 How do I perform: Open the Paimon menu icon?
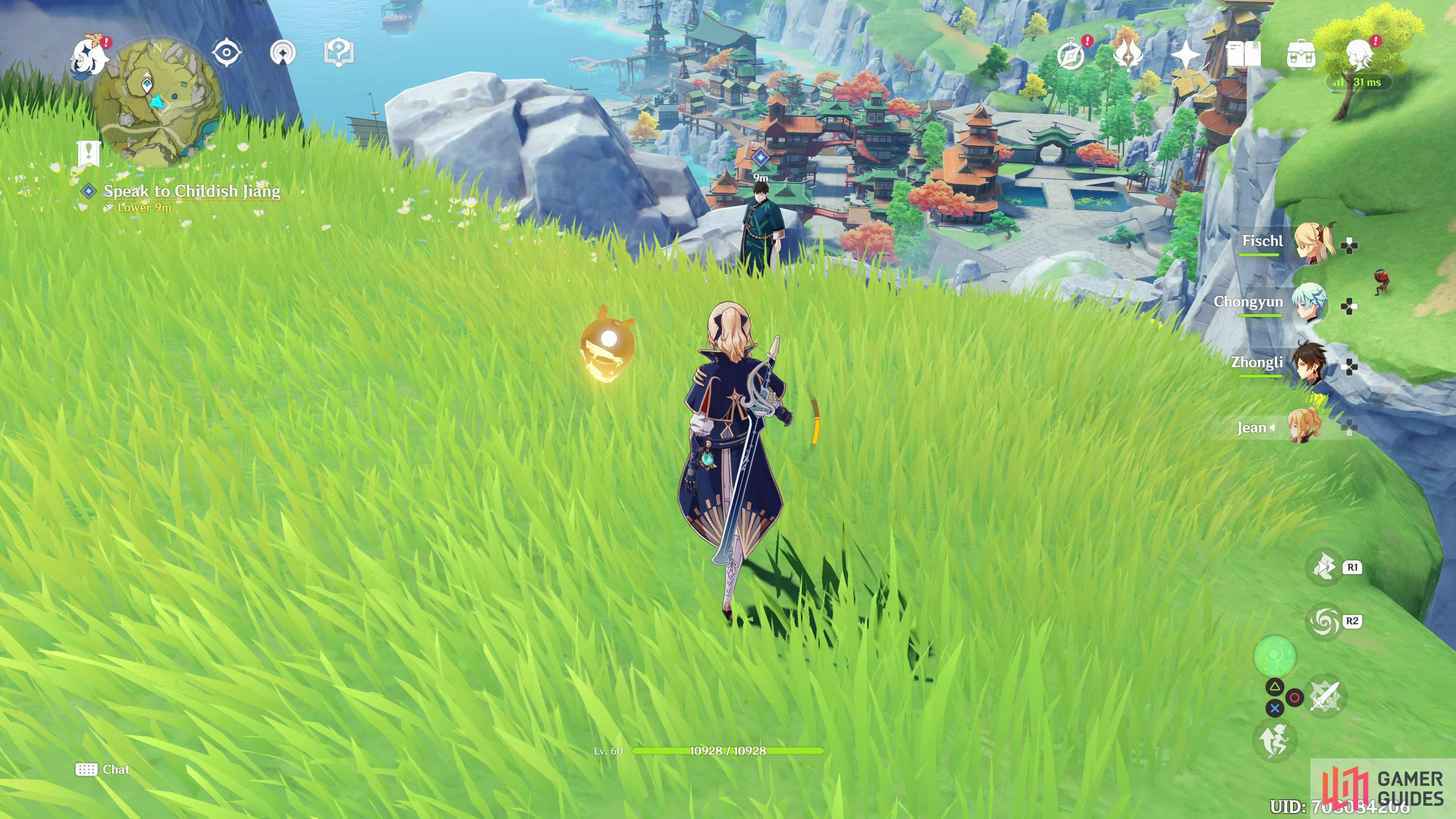point(89,55)
